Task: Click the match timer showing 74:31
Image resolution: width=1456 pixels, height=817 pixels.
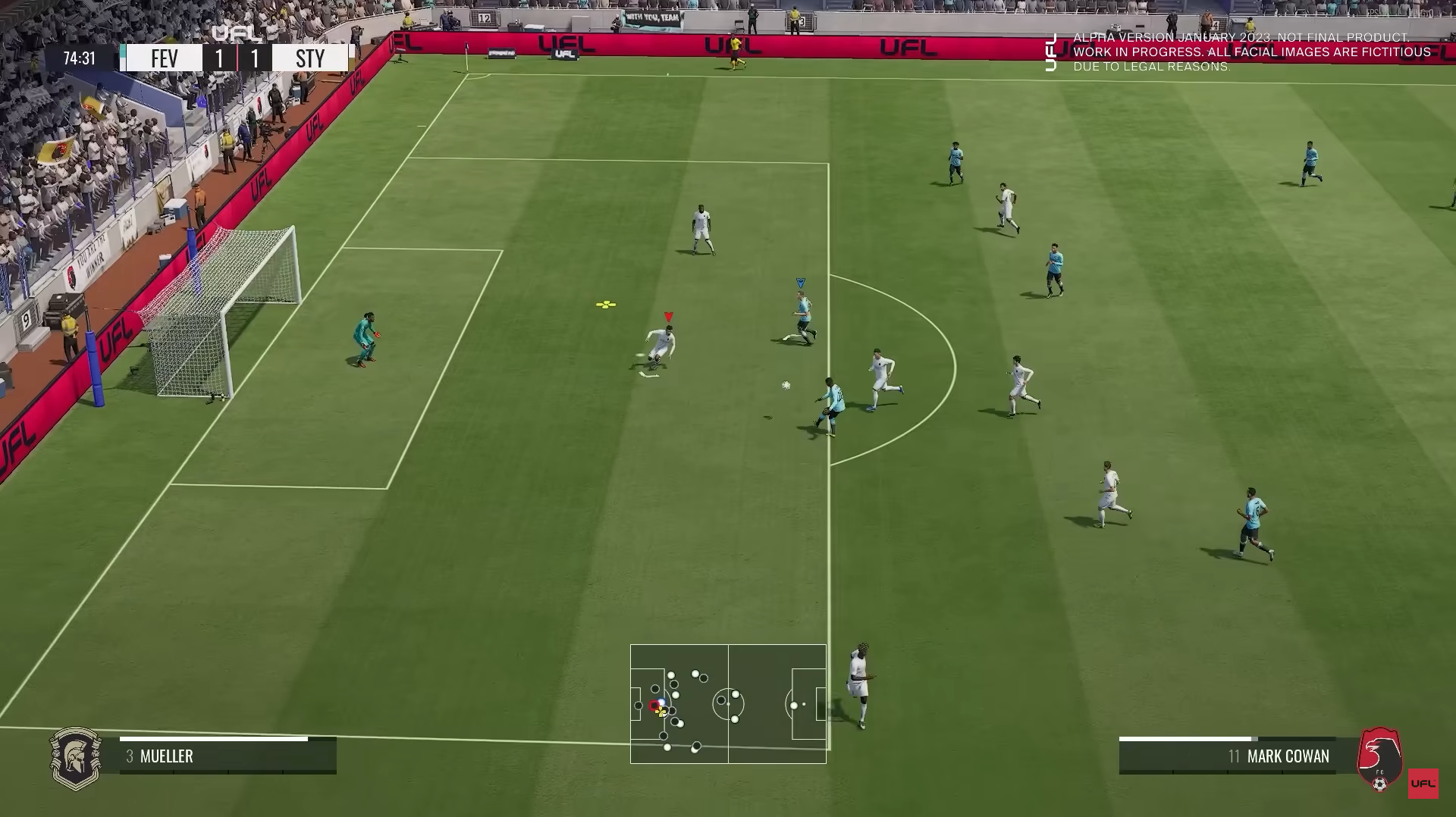Action: pos(78,56)
